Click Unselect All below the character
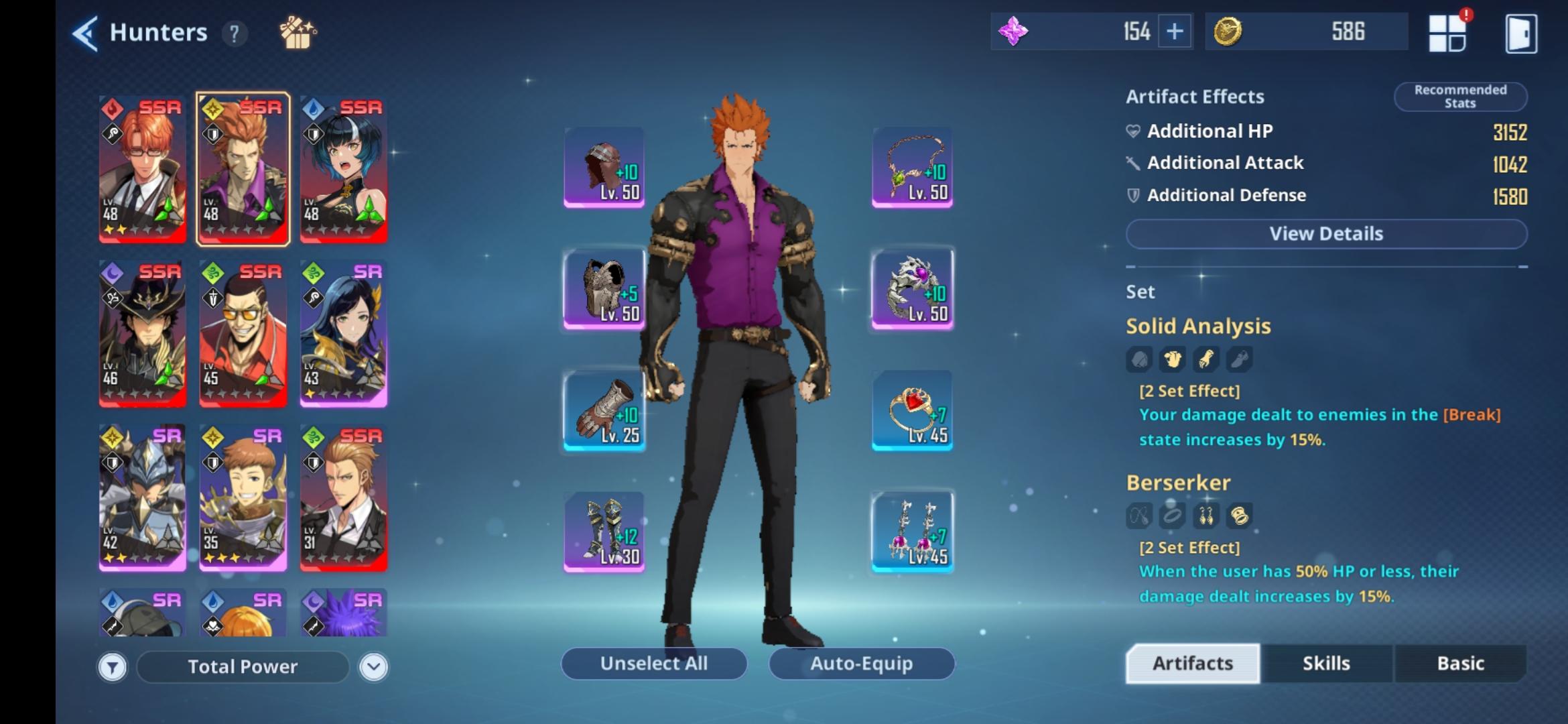1568x724 pixels. point(653,663)
